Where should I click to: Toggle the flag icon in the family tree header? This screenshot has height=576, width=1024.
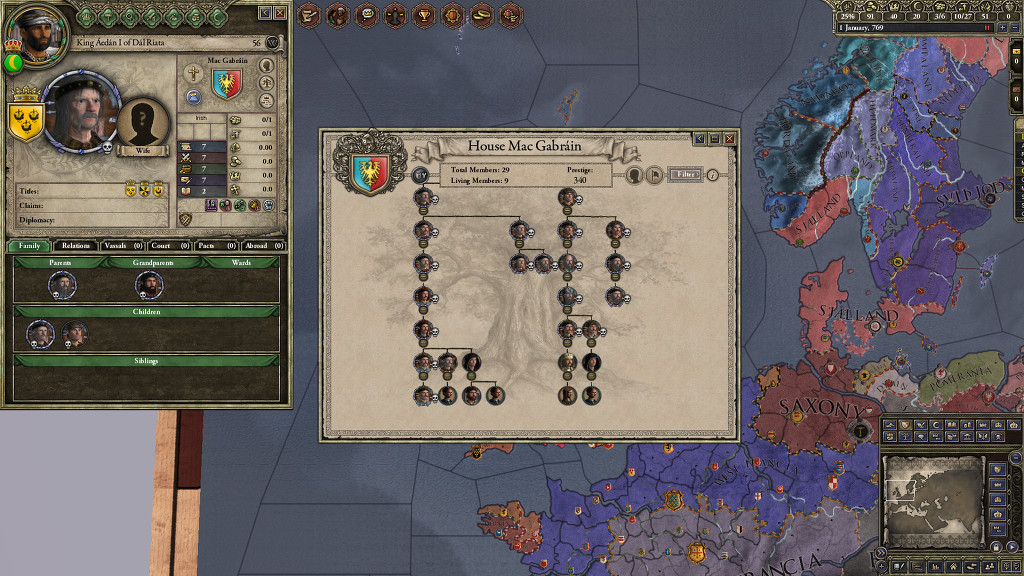(655, 175)
